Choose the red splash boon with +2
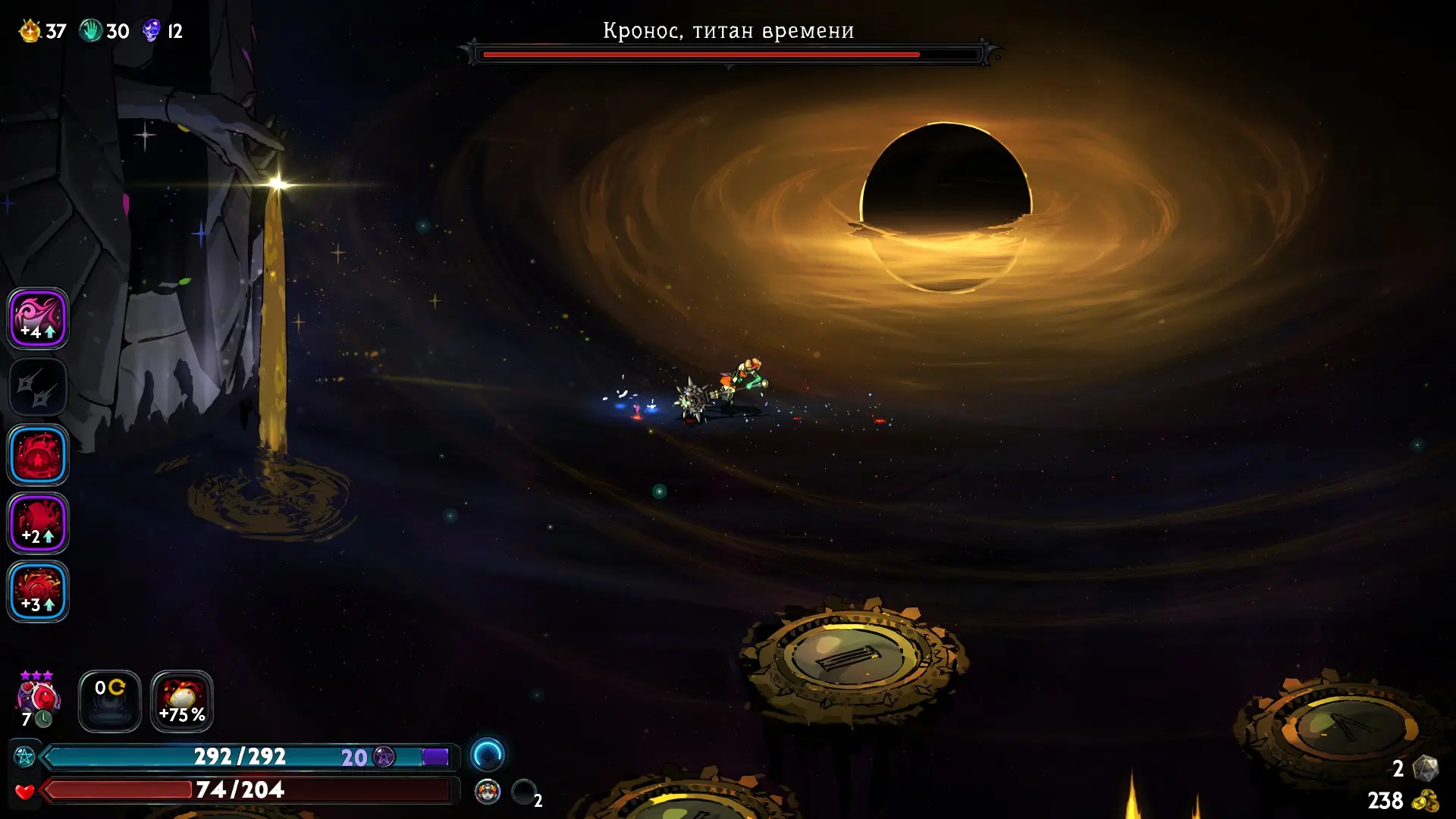Viewport: 1456px width, 819px height. [38, 523]
